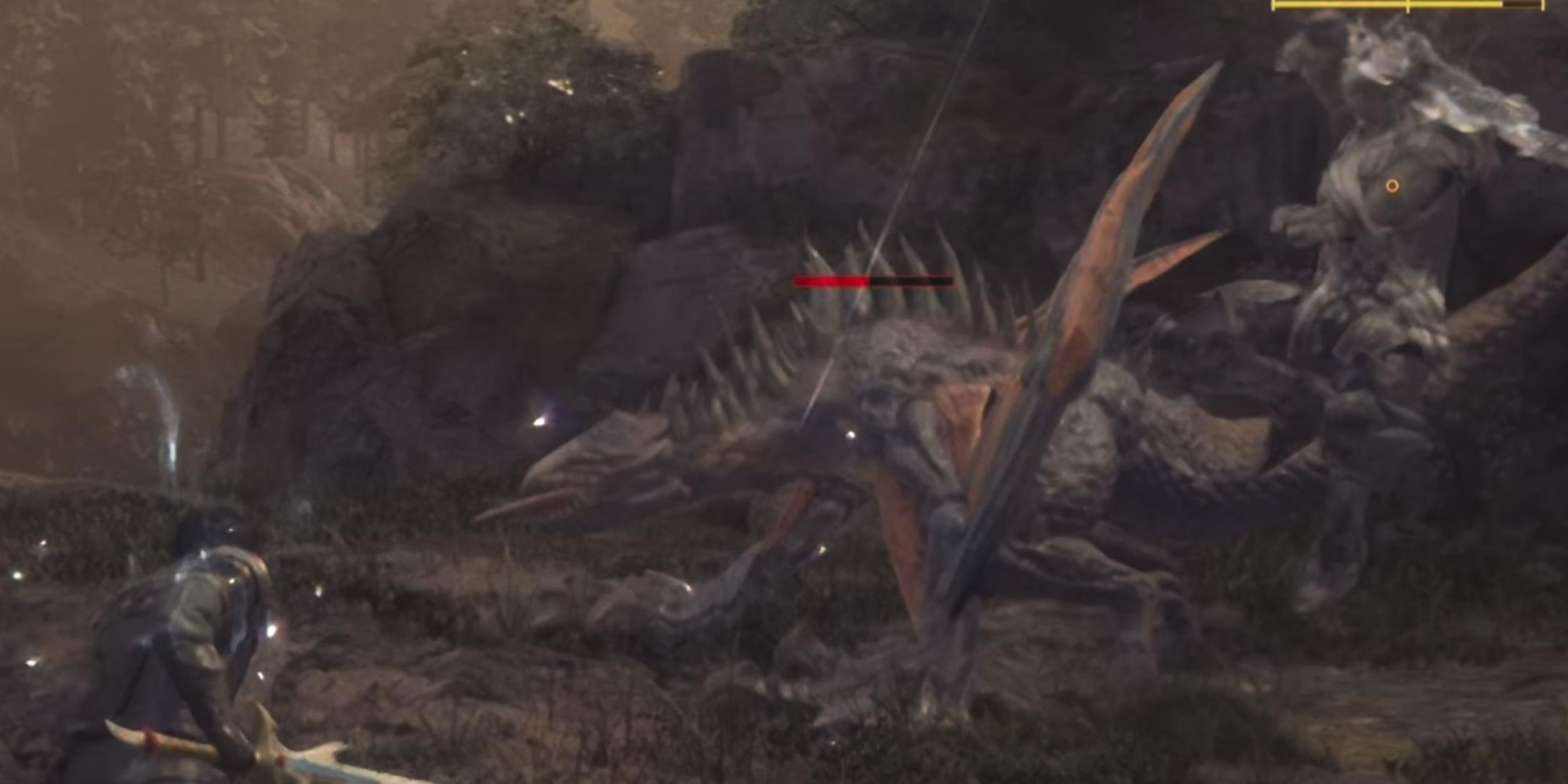Toggle the divider mark on the yellow stamina bar
The image size is (1568, 784).
coord(1409,6)
